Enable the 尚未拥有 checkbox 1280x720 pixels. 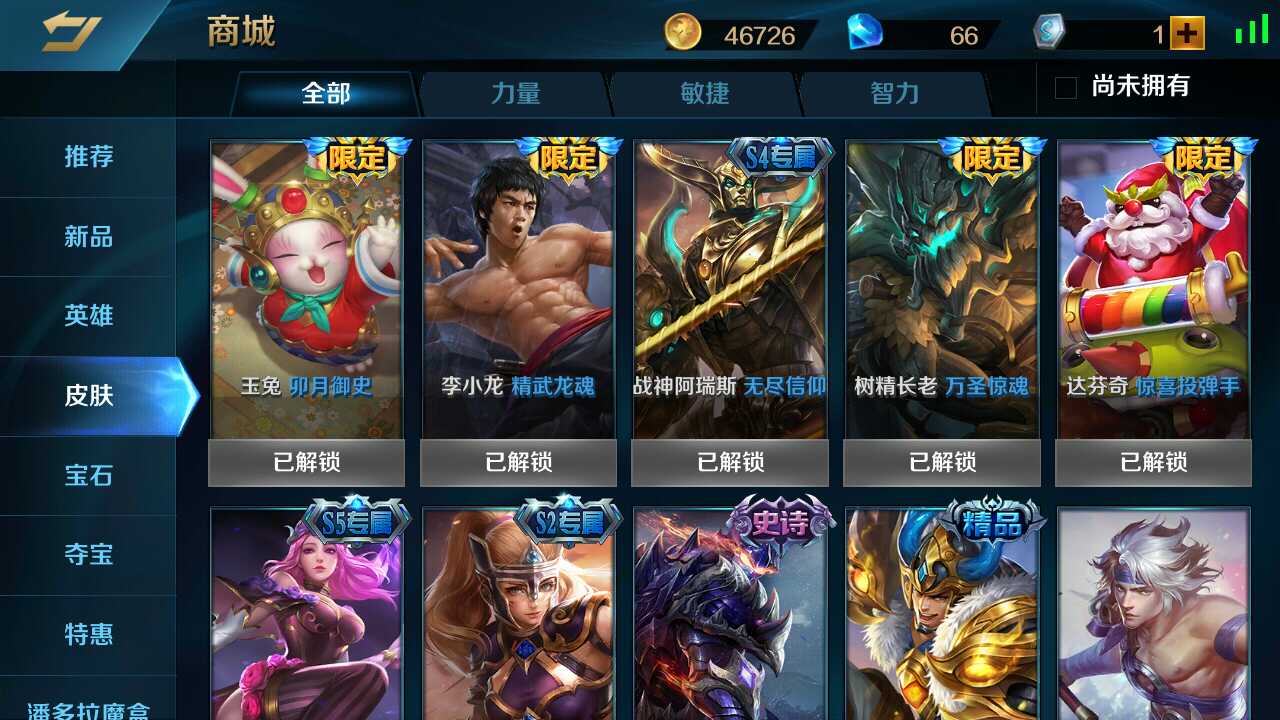click(x=1064, y=88)
